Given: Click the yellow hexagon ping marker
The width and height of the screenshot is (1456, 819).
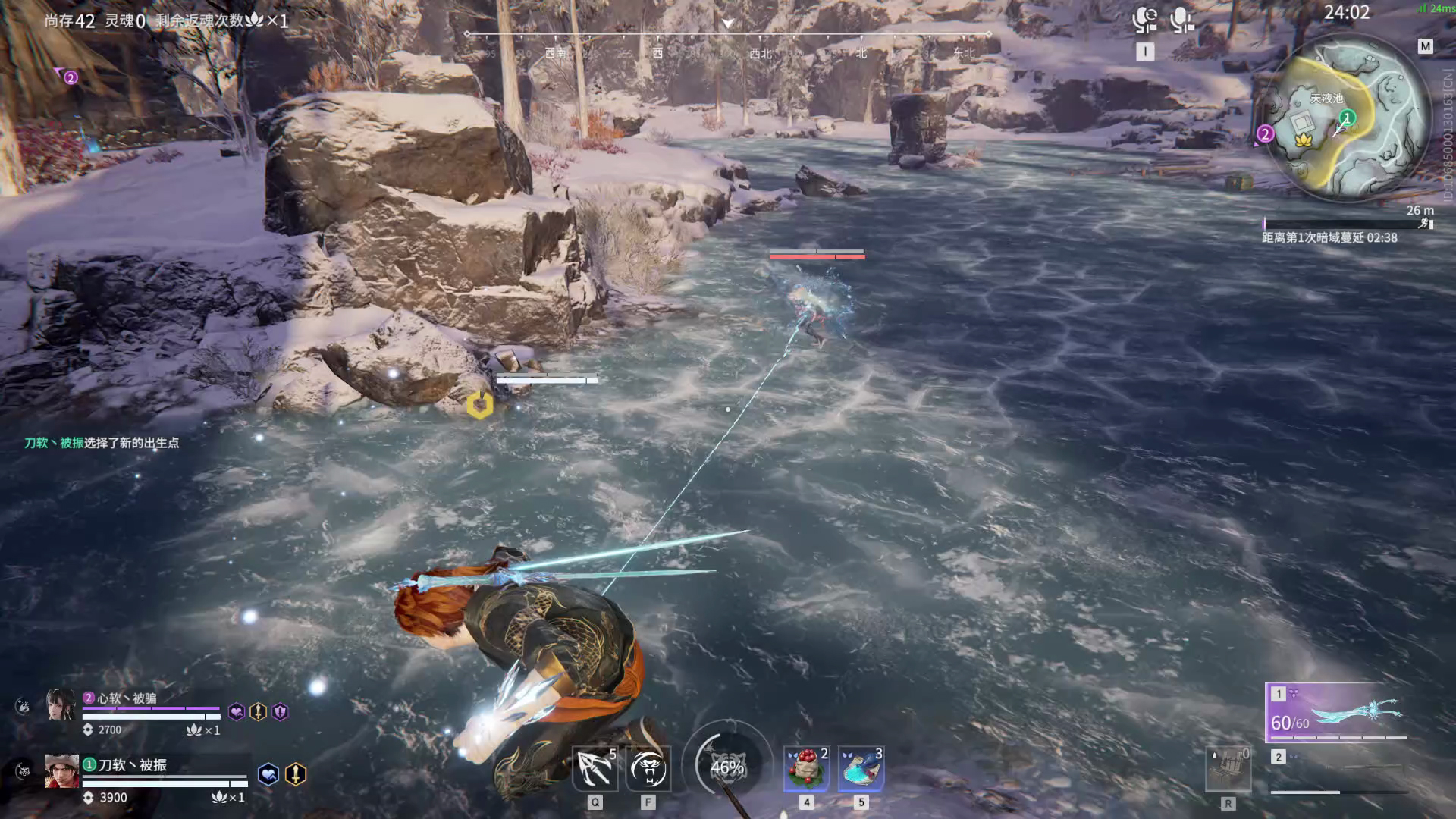Looking at the screenshot, I should click(x=479, y=405).
